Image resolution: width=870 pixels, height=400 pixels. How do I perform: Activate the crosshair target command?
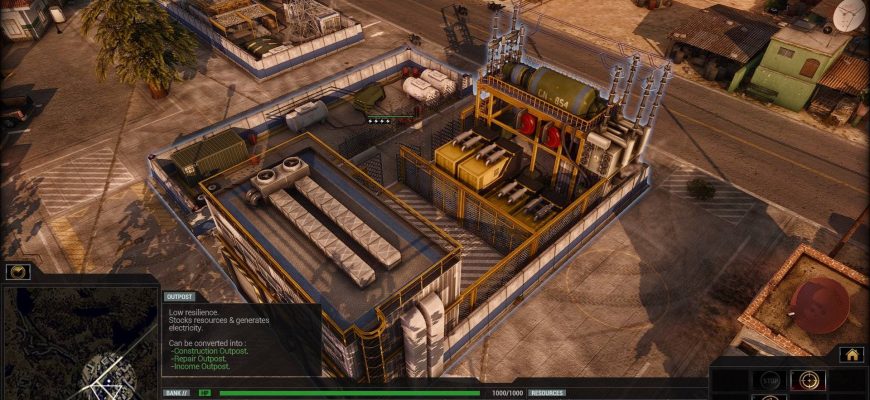pyautogui.click(x=808, y=380)
